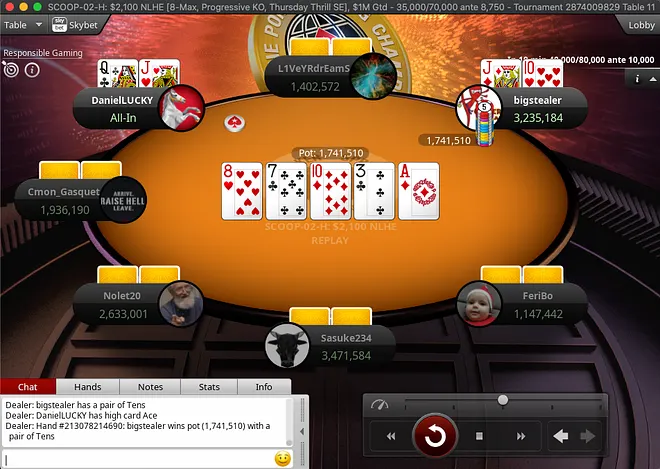Replay the hand with the red button
660x469 pixels.
pyautogui.click(x=435, y=436)
